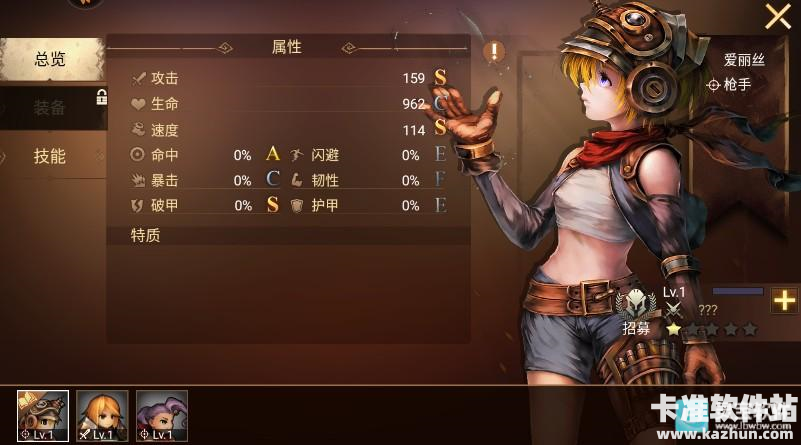Switch to the 总览 overview tab
801x445 pixels.
click(50, 60)
